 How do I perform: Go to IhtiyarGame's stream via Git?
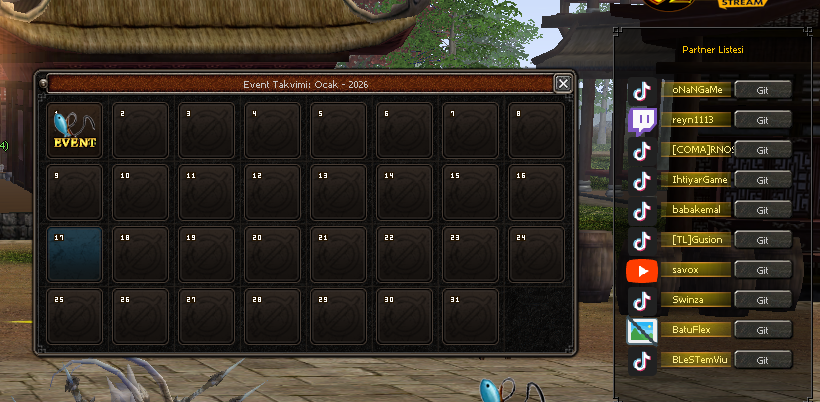(x=762, y=180)
